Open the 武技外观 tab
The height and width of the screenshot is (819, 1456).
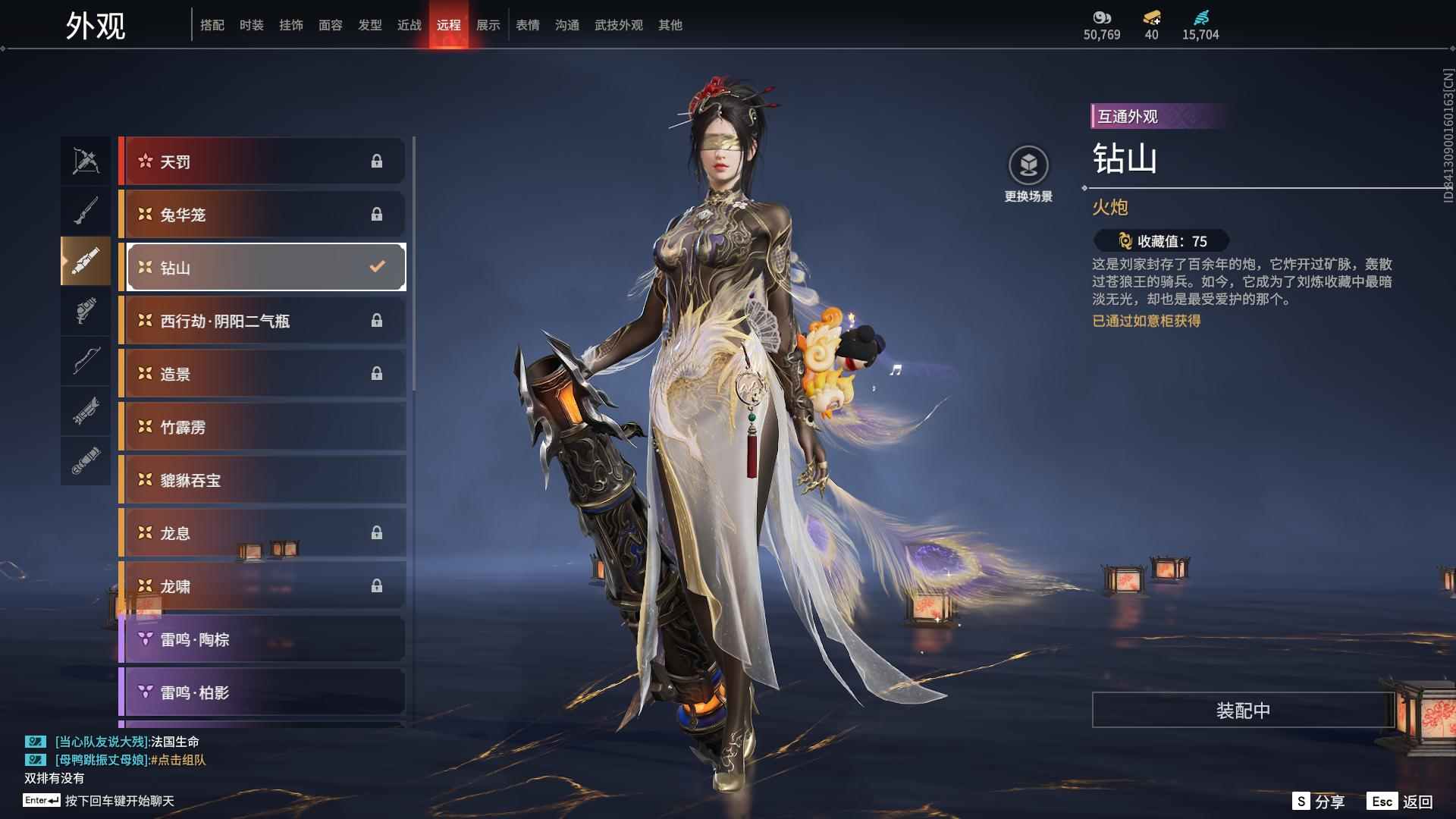pos(618,25)
